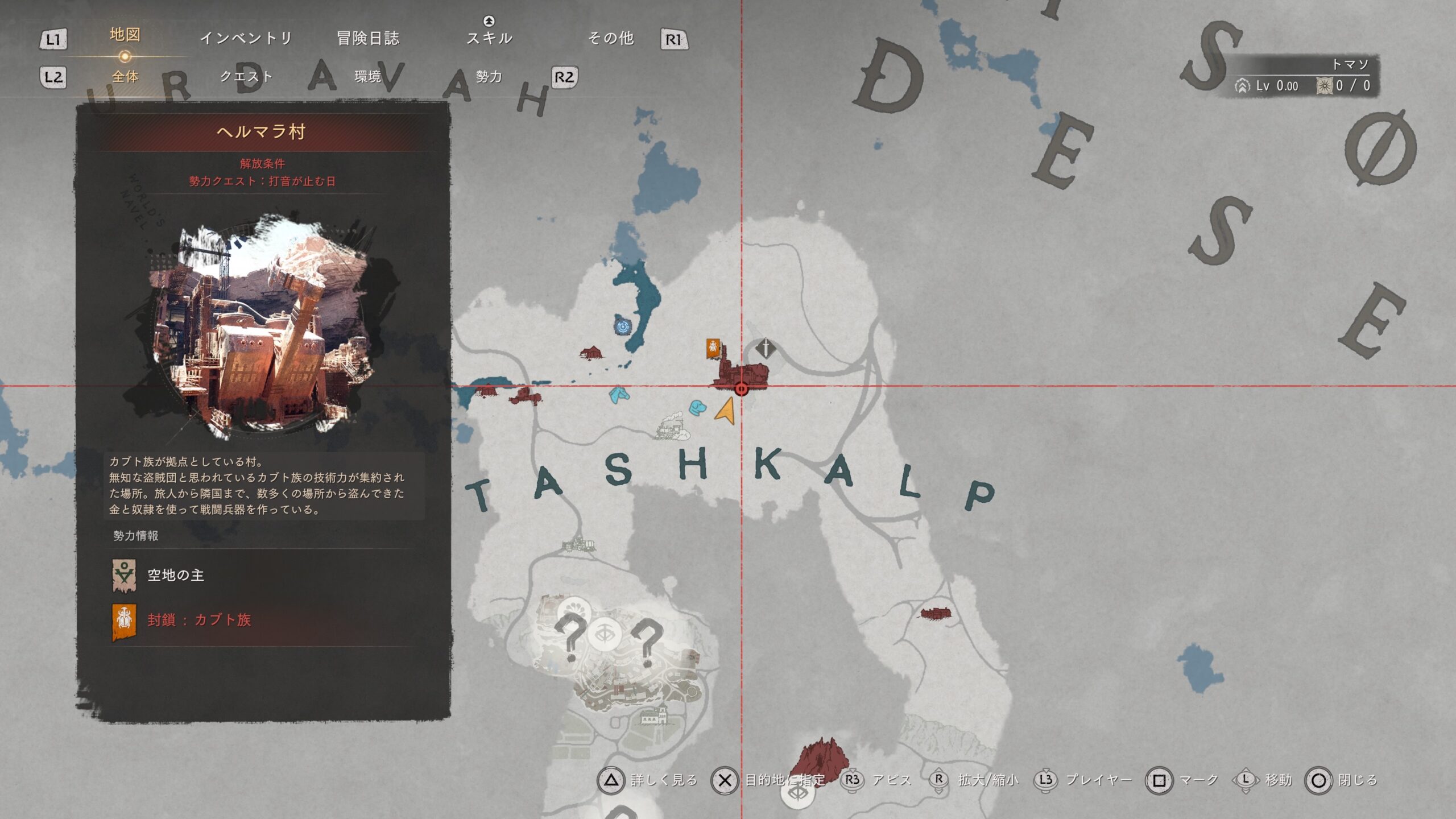Show the クエスト map filter

246,77
